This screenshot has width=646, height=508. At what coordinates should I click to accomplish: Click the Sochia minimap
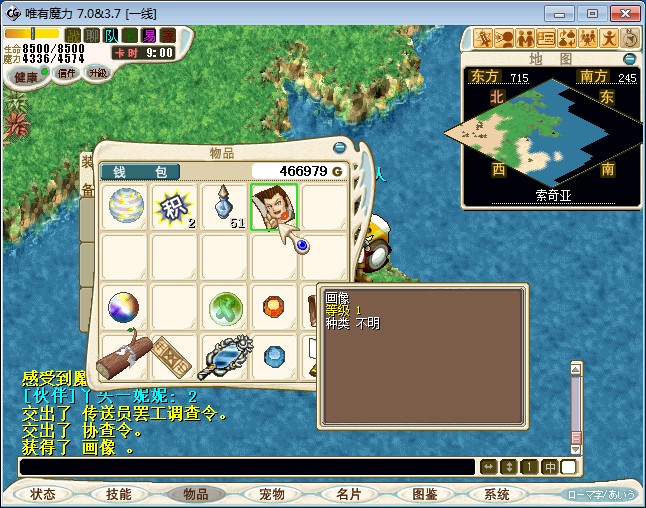point(547,132)
